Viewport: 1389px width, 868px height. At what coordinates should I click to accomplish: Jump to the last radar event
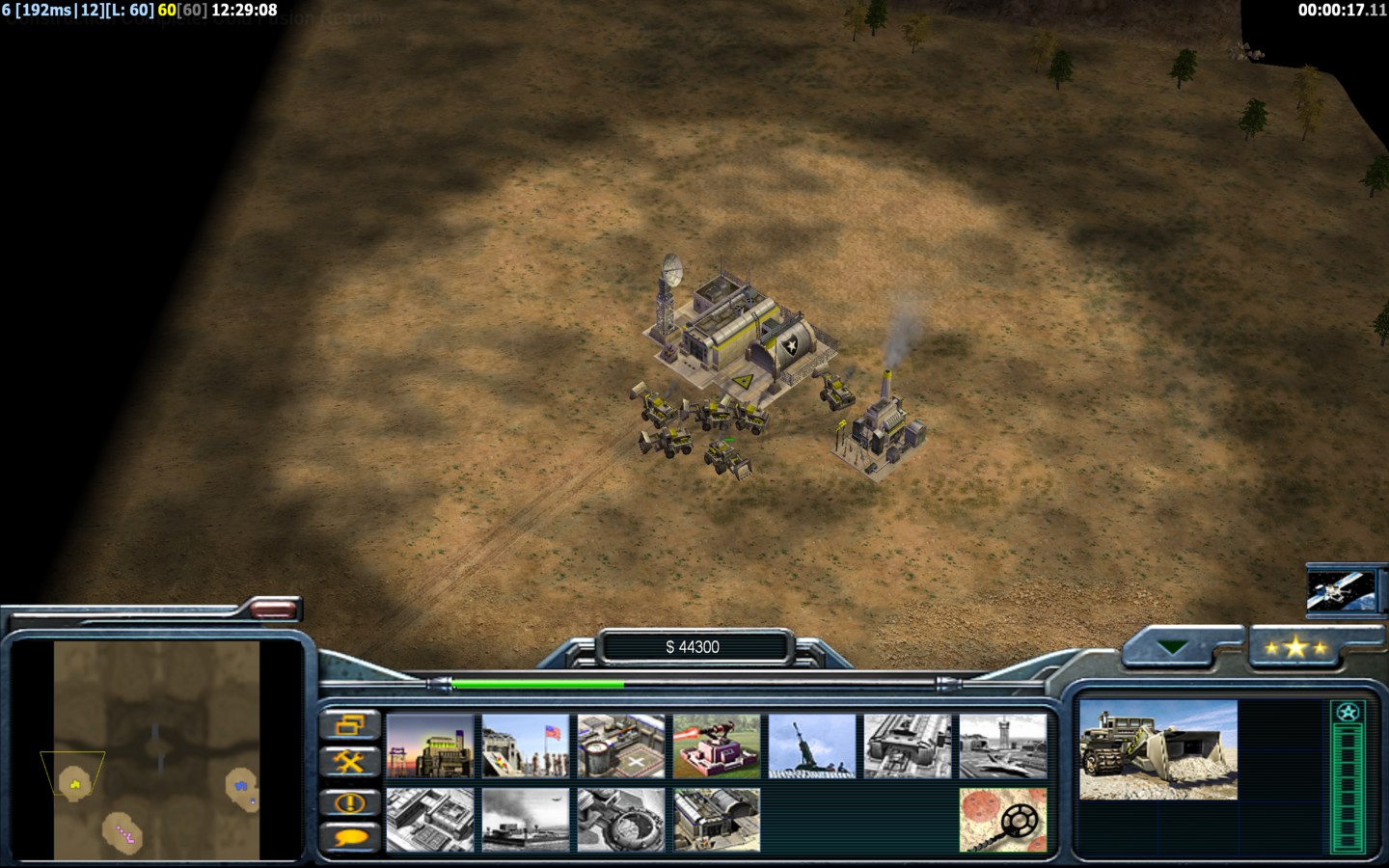(x=349, y=801)
